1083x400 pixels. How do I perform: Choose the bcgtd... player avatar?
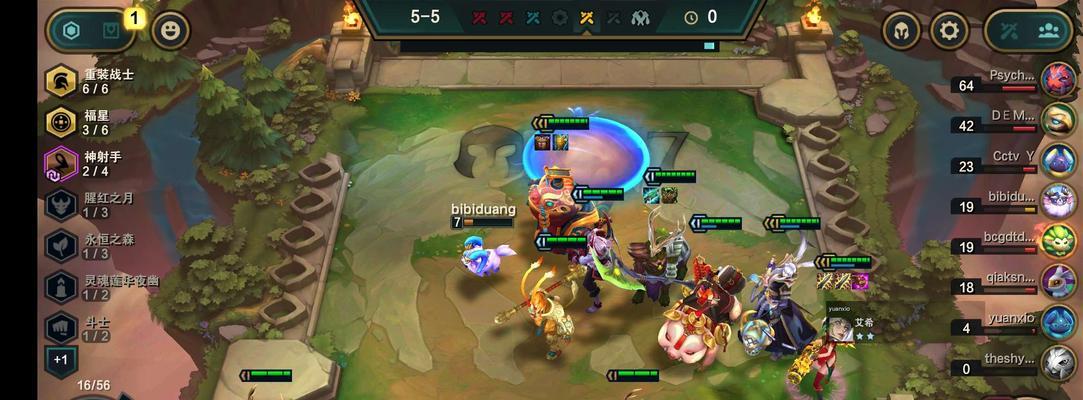tap(1058, 241)
